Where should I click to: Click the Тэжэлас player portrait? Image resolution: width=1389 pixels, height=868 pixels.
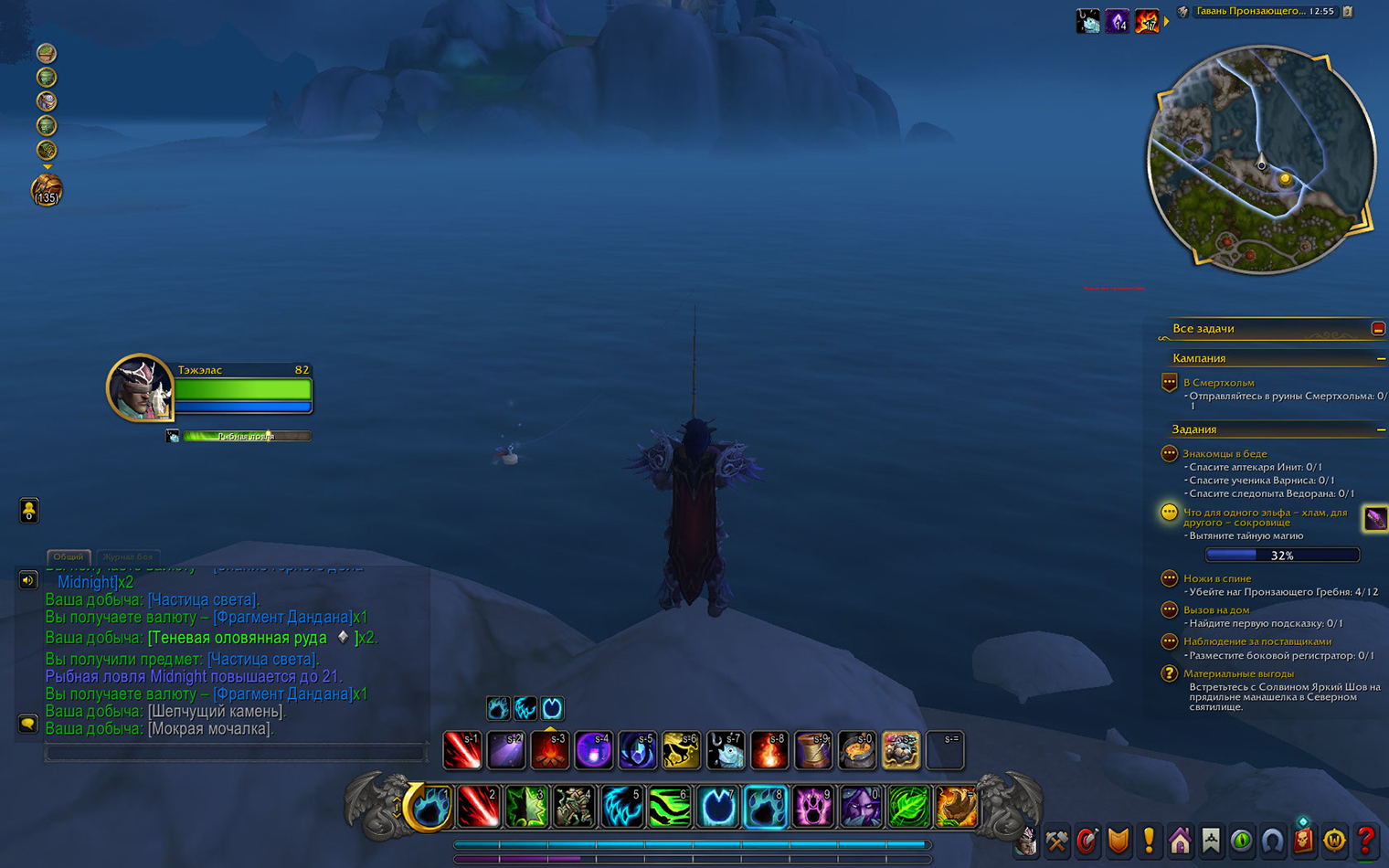139,387
